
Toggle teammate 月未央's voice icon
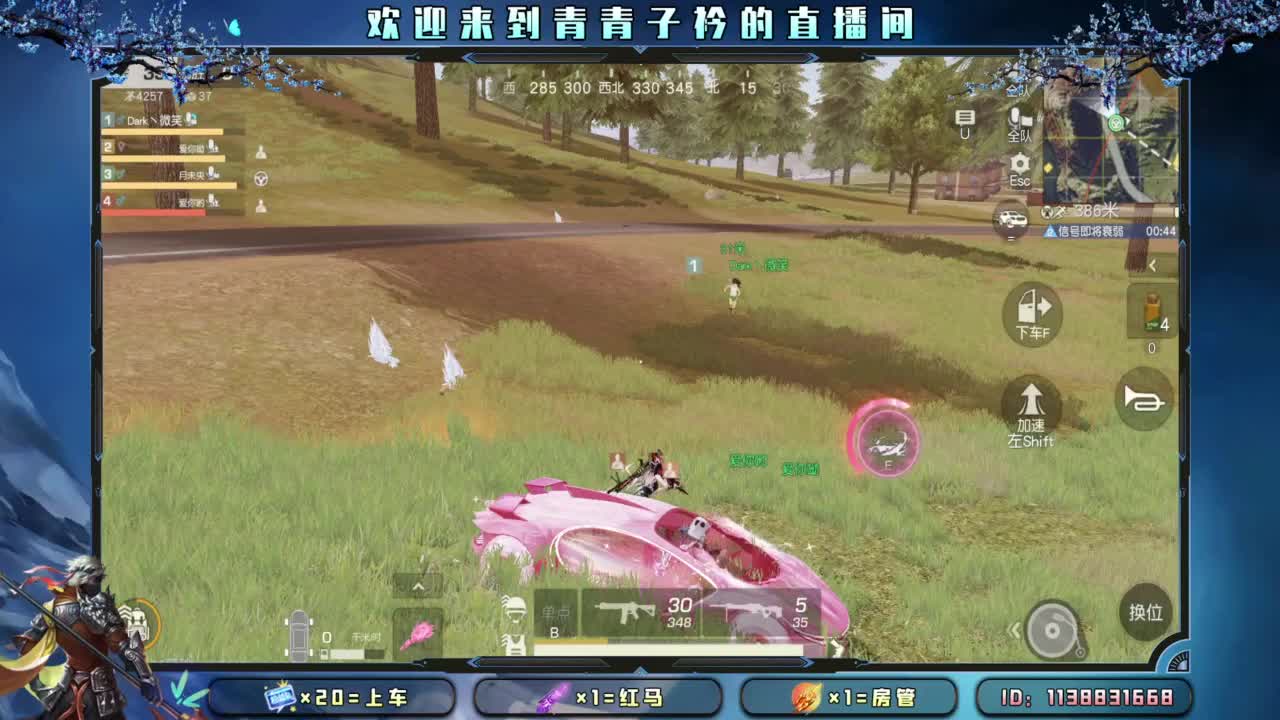click(212, 172)
